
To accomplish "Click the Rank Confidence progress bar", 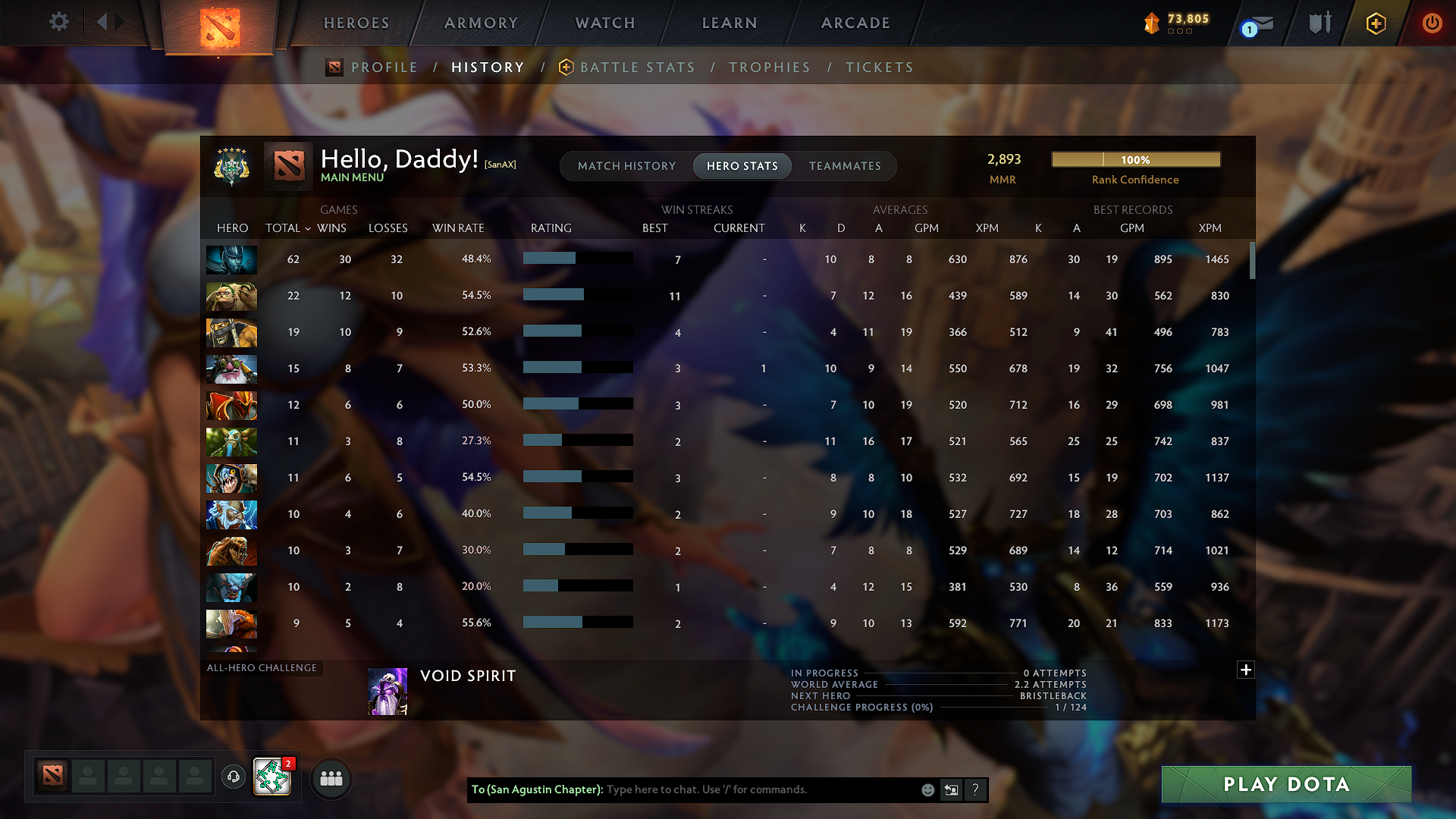I will pyautogui.click(x=1135, y=159).
